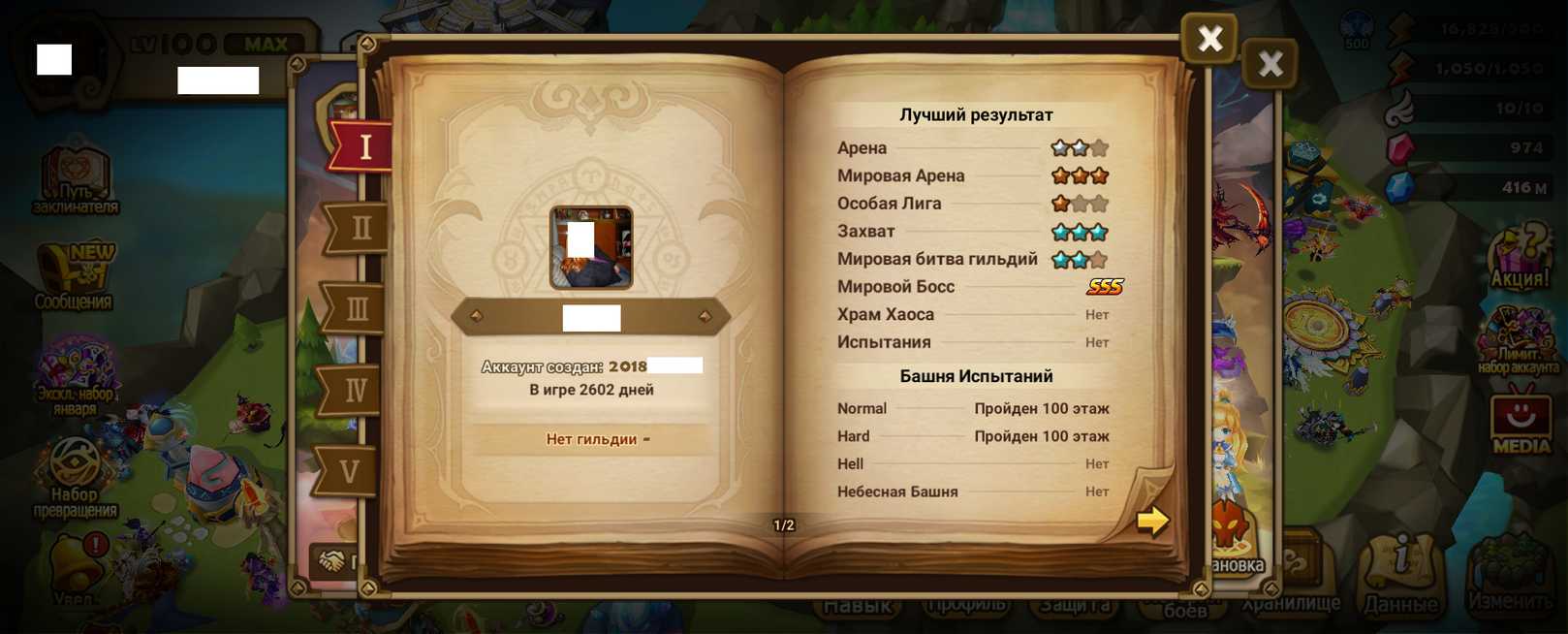Viewport: 1568px width, 634px height.
Task: Close the profile book window
Action: (1208, 39)
